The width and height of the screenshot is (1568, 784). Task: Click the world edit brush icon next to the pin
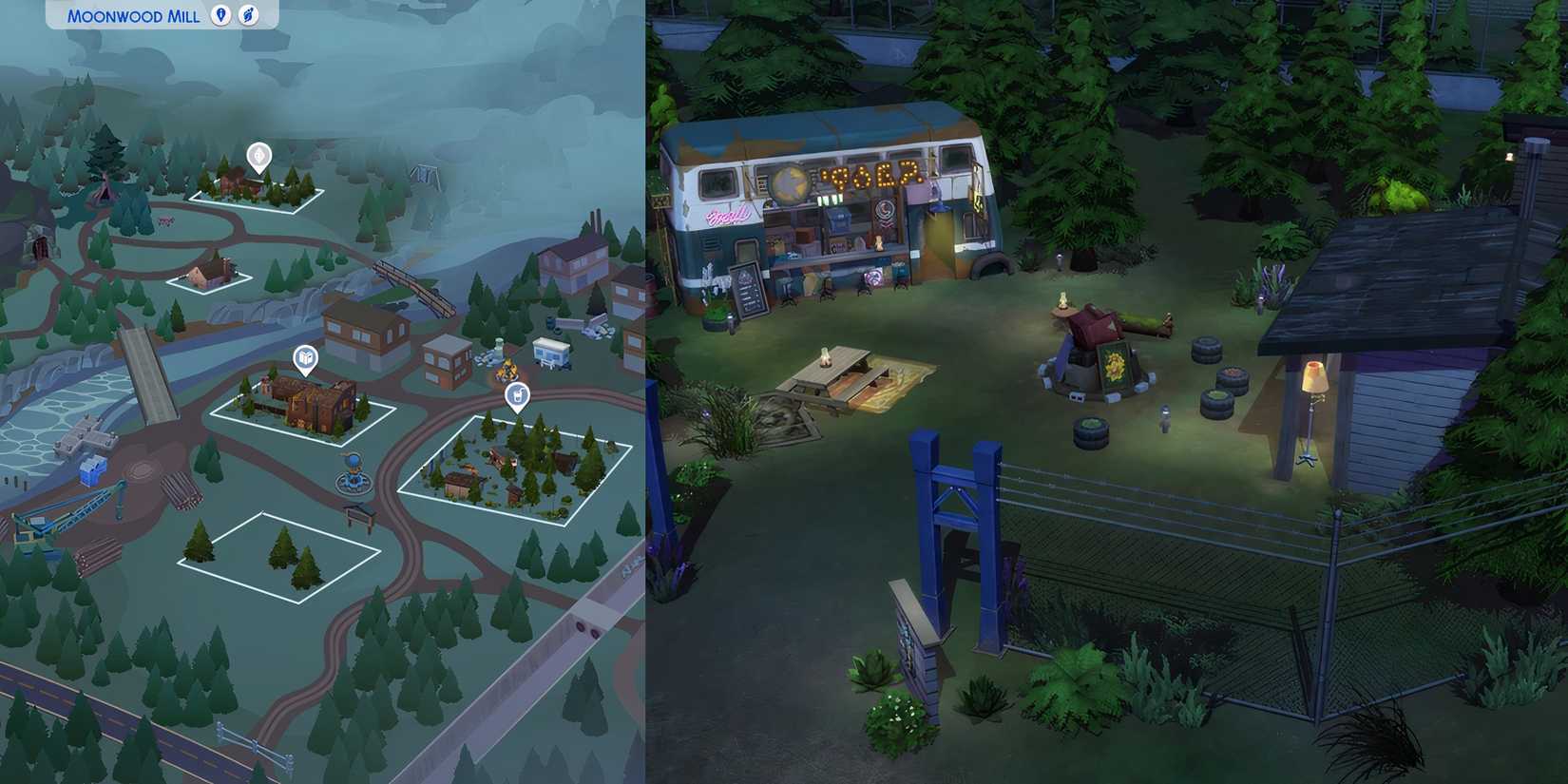tap(249, 16)
